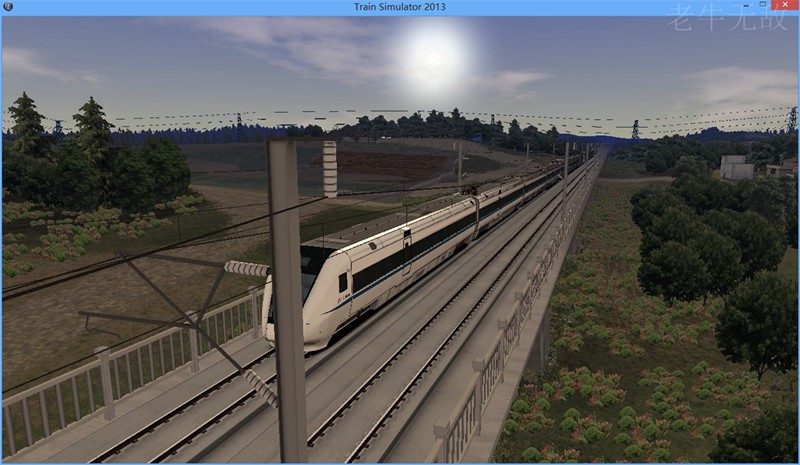Close the Train Simulator 2013 window
The image size is (800, 465).
coord(783,6)
